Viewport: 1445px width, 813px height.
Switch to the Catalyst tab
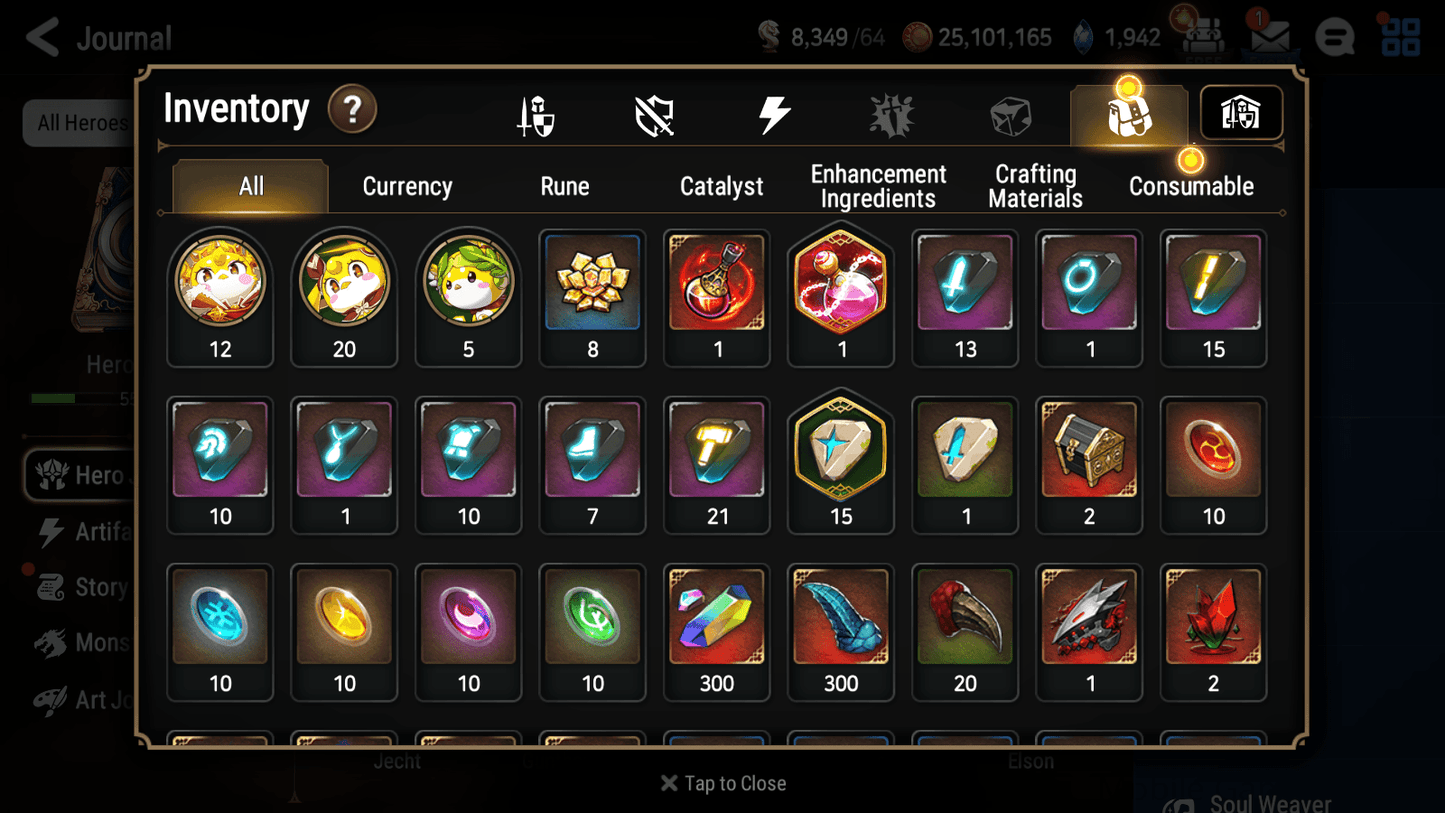tap(722, 186)
